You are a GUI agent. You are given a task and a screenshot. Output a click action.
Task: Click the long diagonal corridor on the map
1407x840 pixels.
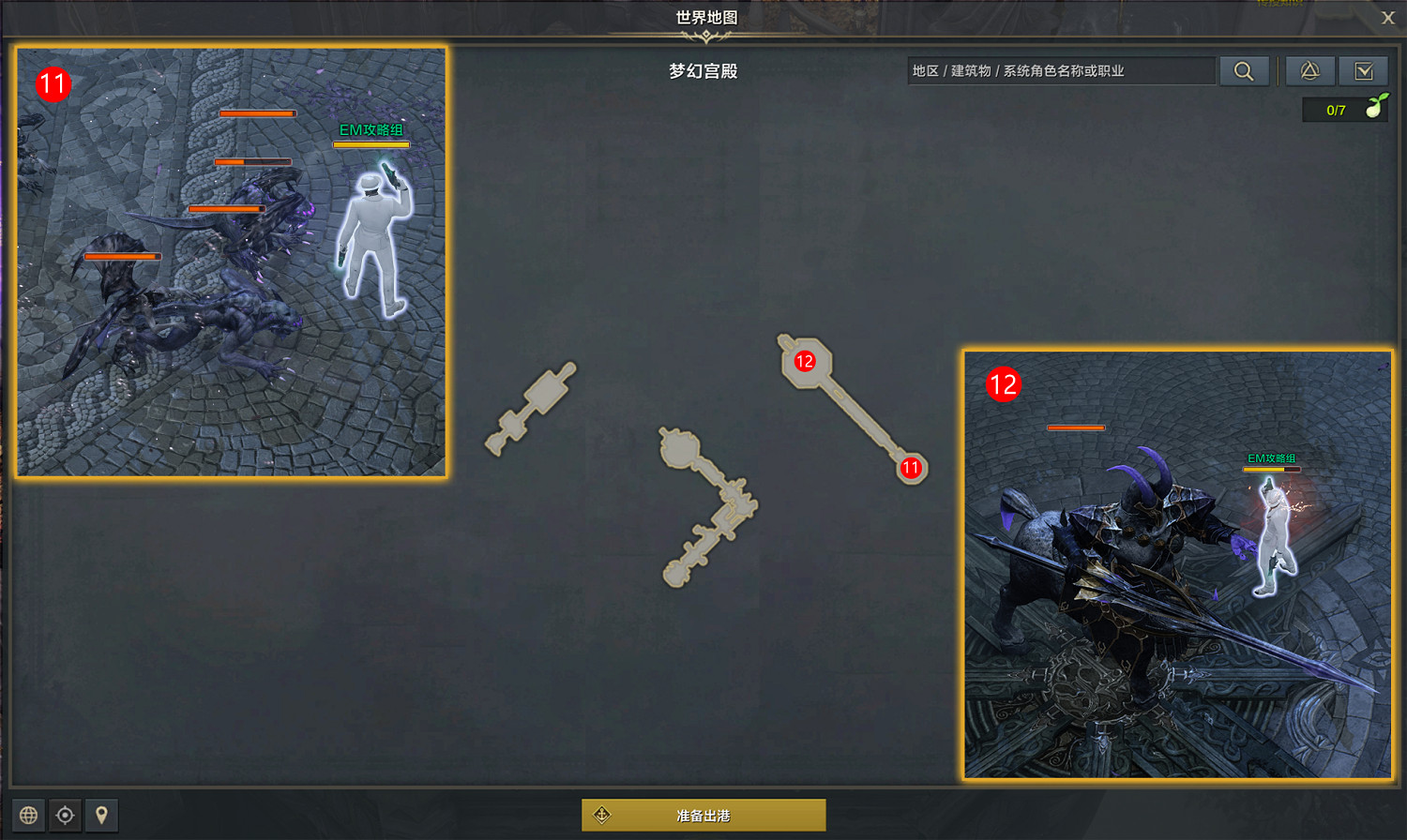pos(858,412)
